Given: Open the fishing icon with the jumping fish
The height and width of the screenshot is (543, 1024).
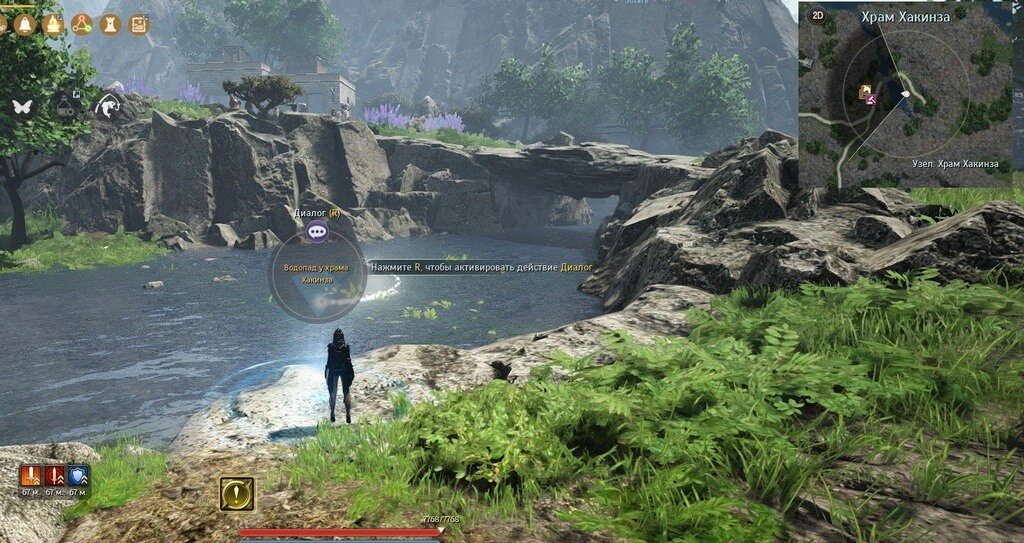Looking at the screenshot, I should click(x=107, y=105).
